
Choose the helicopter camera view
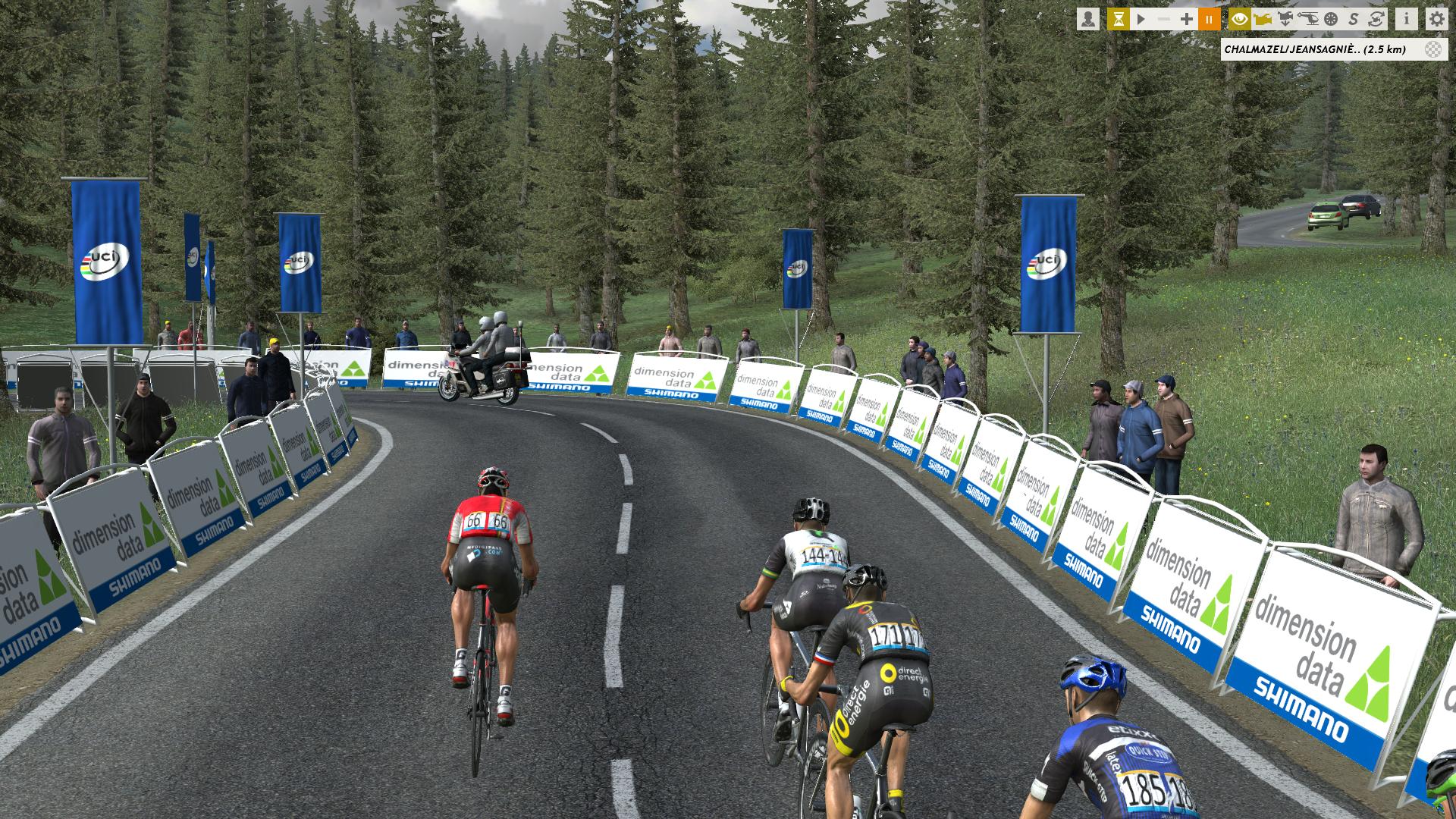[x=1308, y=19]
